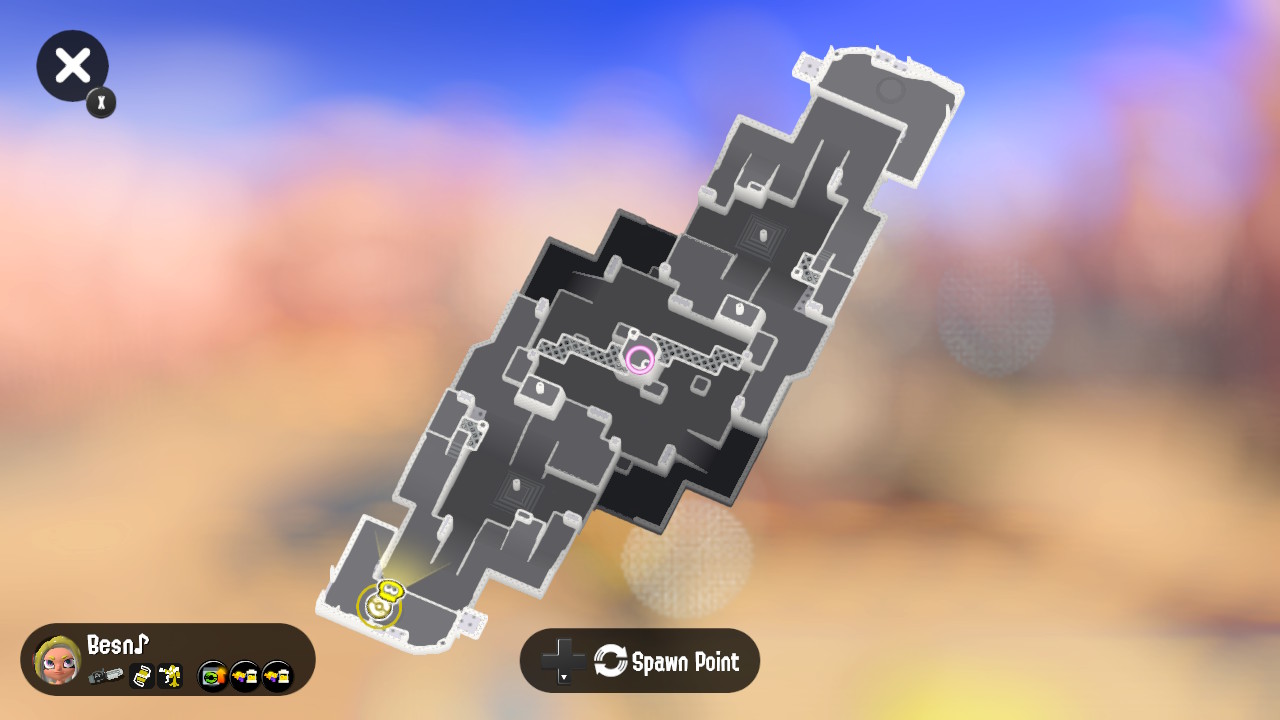The width and height of the screenshot is (1280, 720).
Task: Select Besn's avatar portrait
Action: click(60, 660)
